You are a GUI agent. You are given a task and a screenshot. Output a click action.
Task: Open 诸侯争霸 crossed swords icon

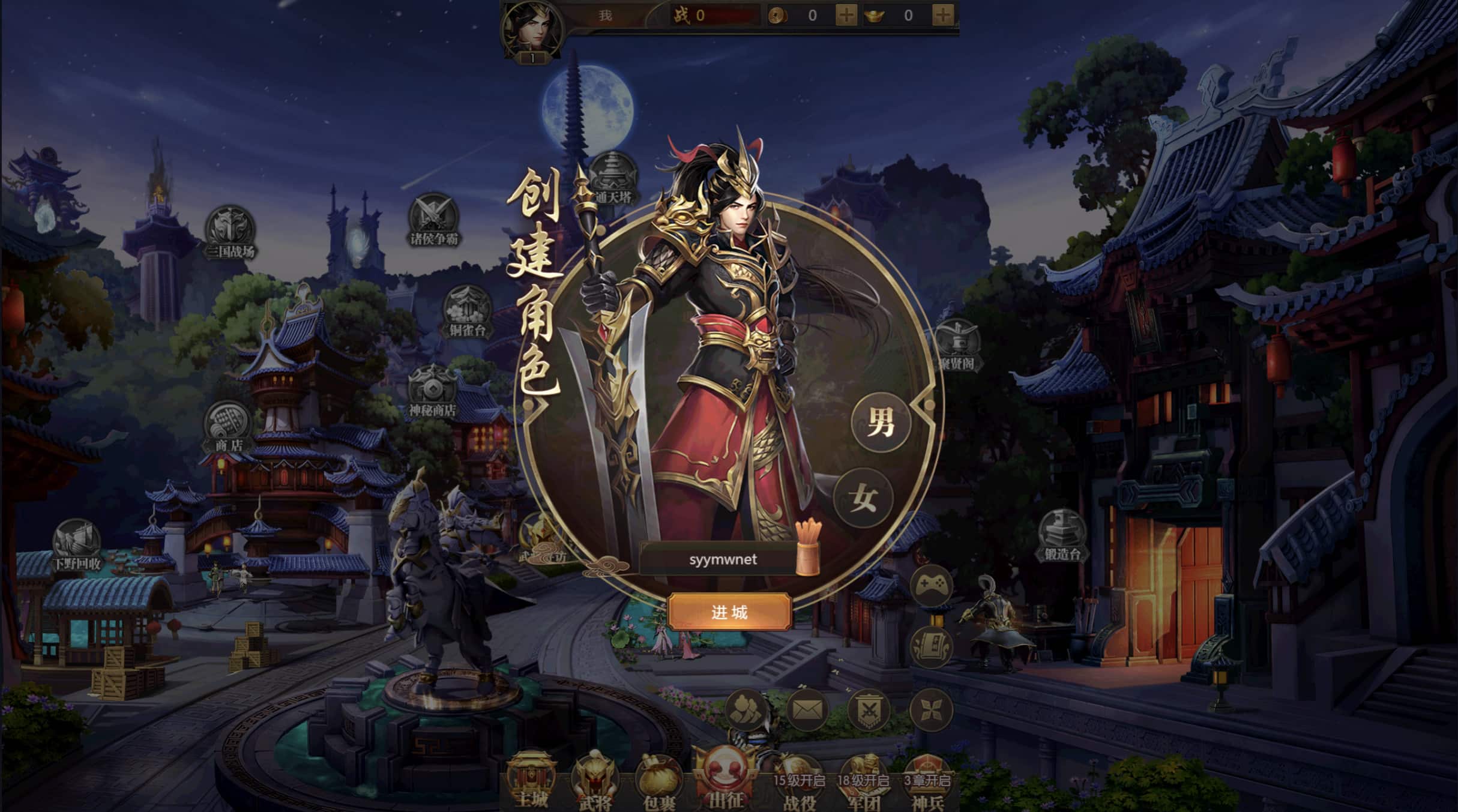(x=433, y=219)
